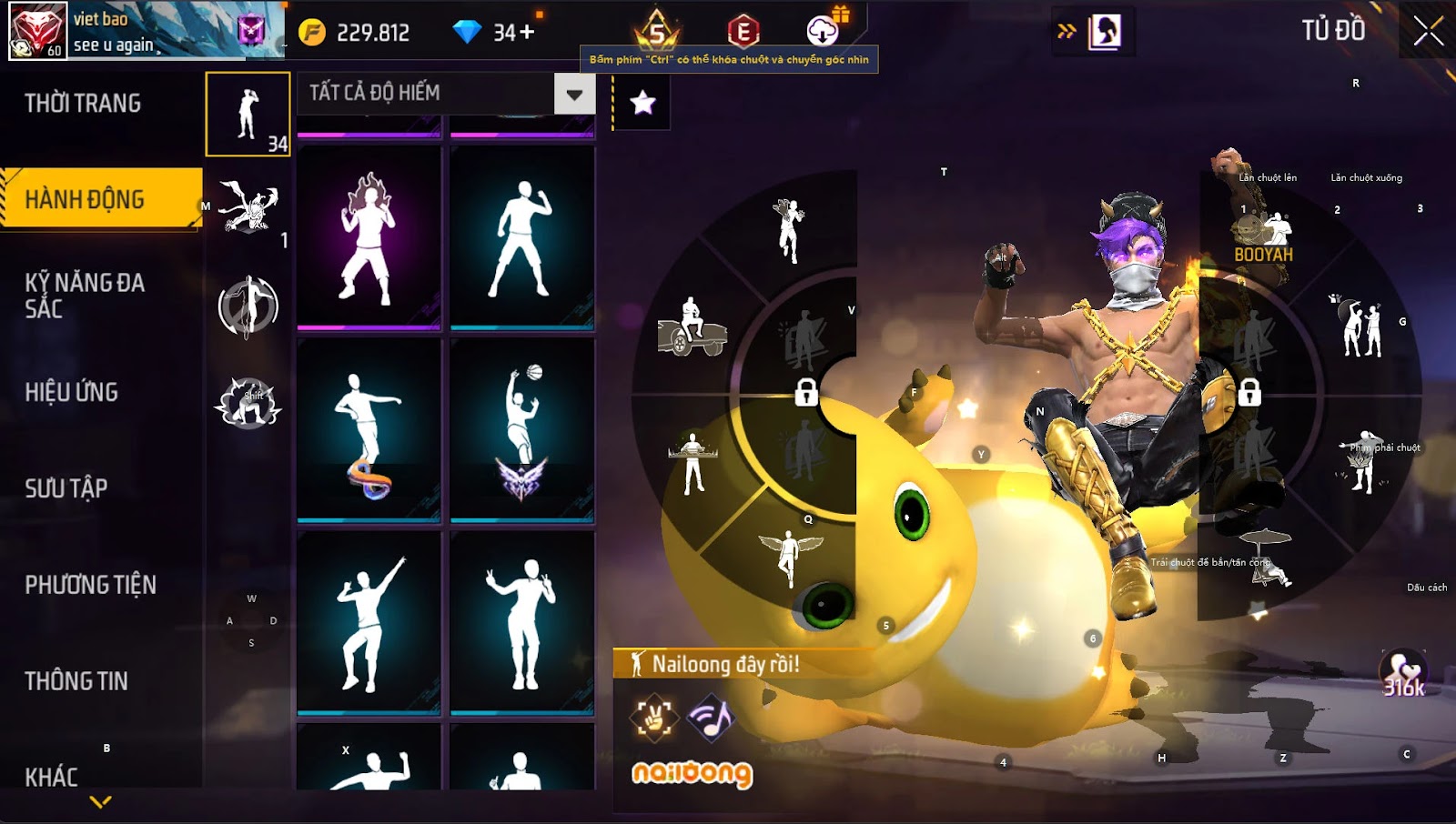1456x824 pixels.
Task: Select the winged emote wheel slot
Action: (788, 557)
